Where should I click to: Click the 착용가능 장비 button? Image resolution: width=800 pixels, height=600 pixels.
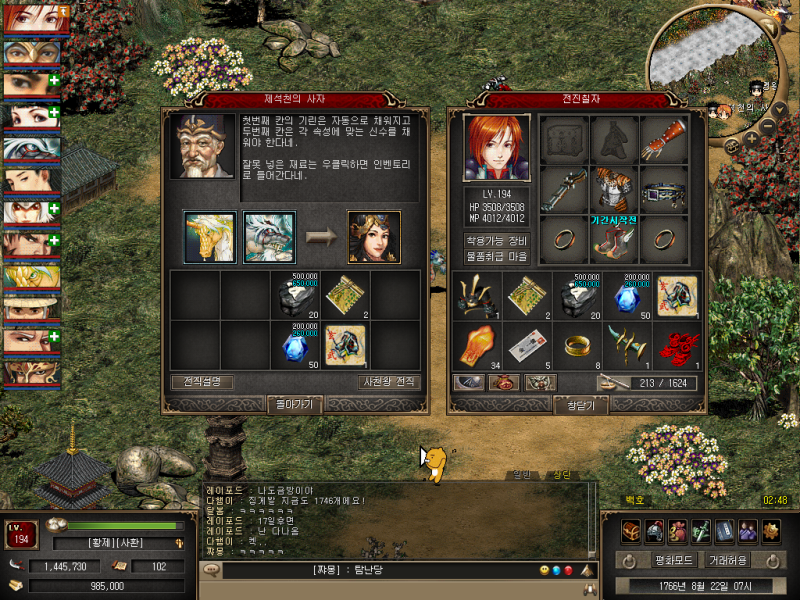coord(497,240)
